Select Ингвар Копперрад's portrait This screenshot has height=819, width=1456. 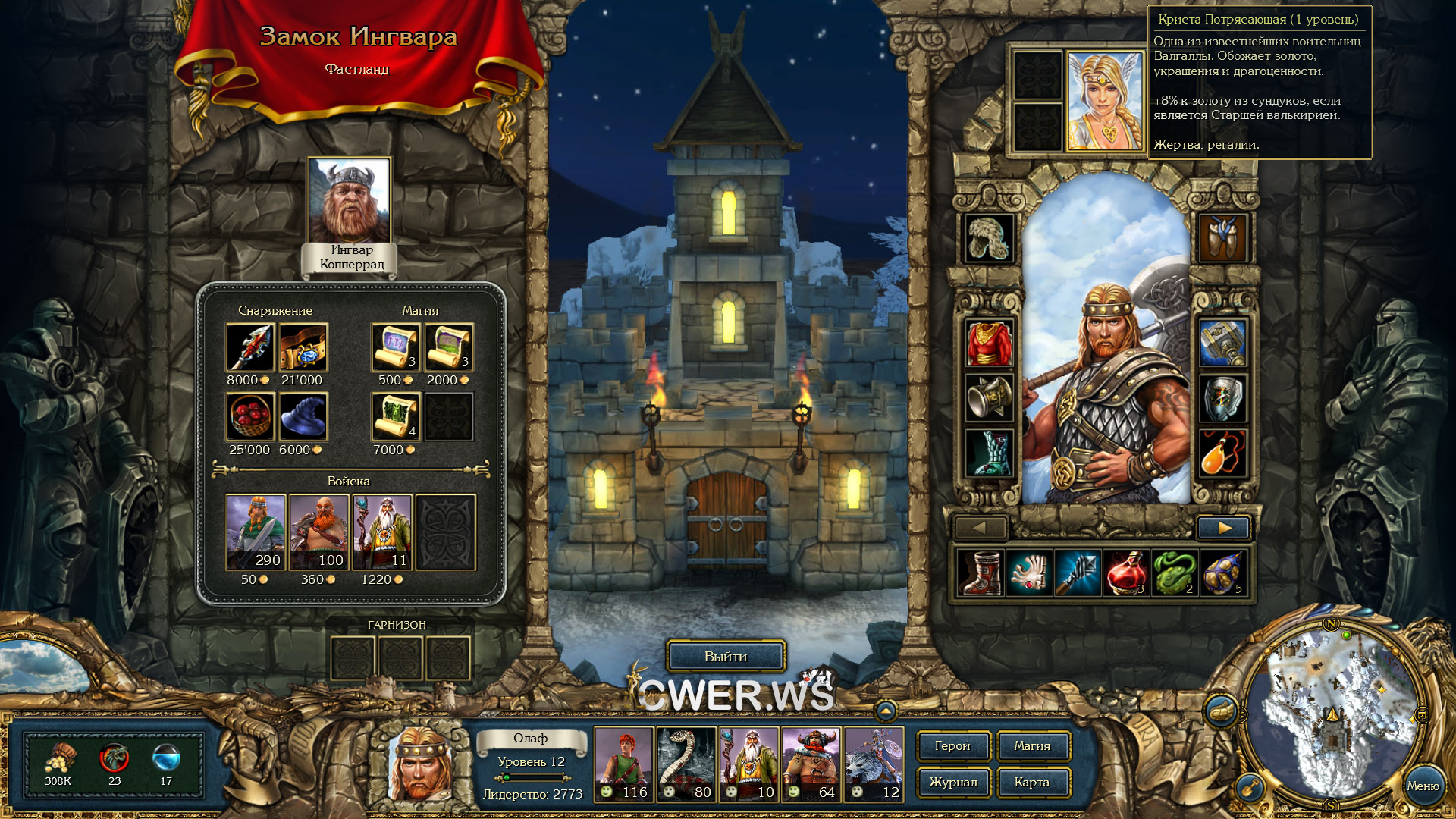(x=349, y=200)
